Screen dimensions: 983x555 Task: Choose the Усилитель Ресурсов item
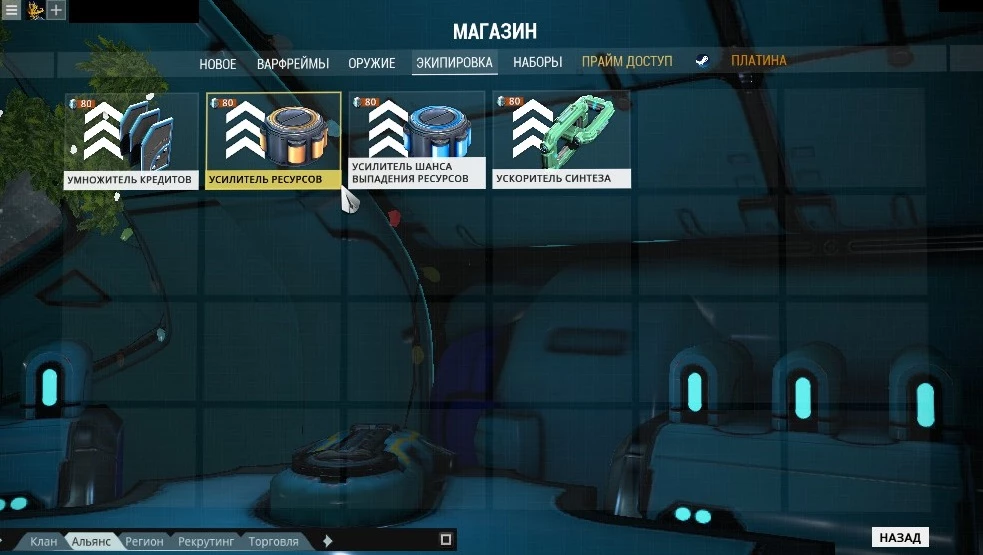pos(273,140)
